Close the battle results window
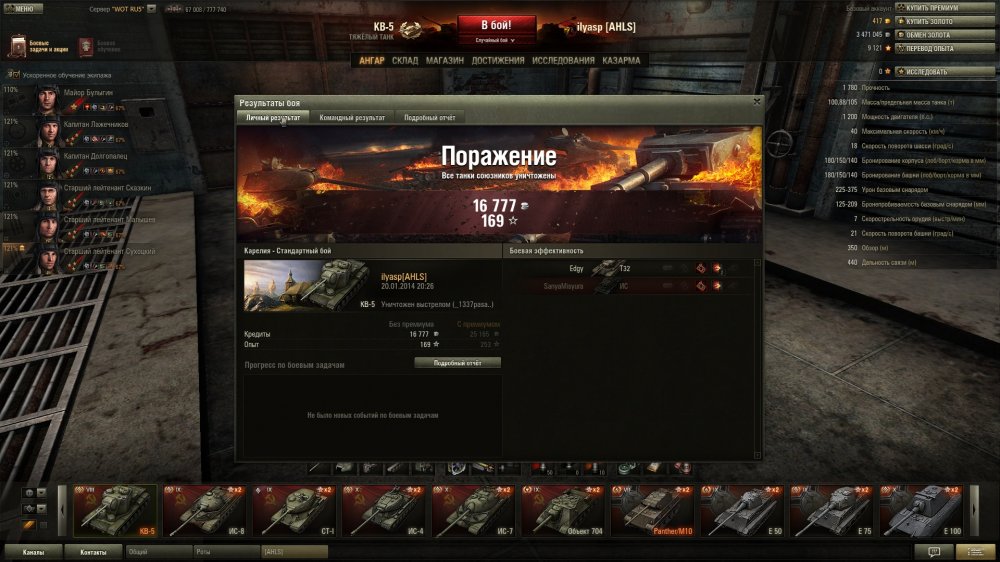The image size is (1000, 562). 756,101
